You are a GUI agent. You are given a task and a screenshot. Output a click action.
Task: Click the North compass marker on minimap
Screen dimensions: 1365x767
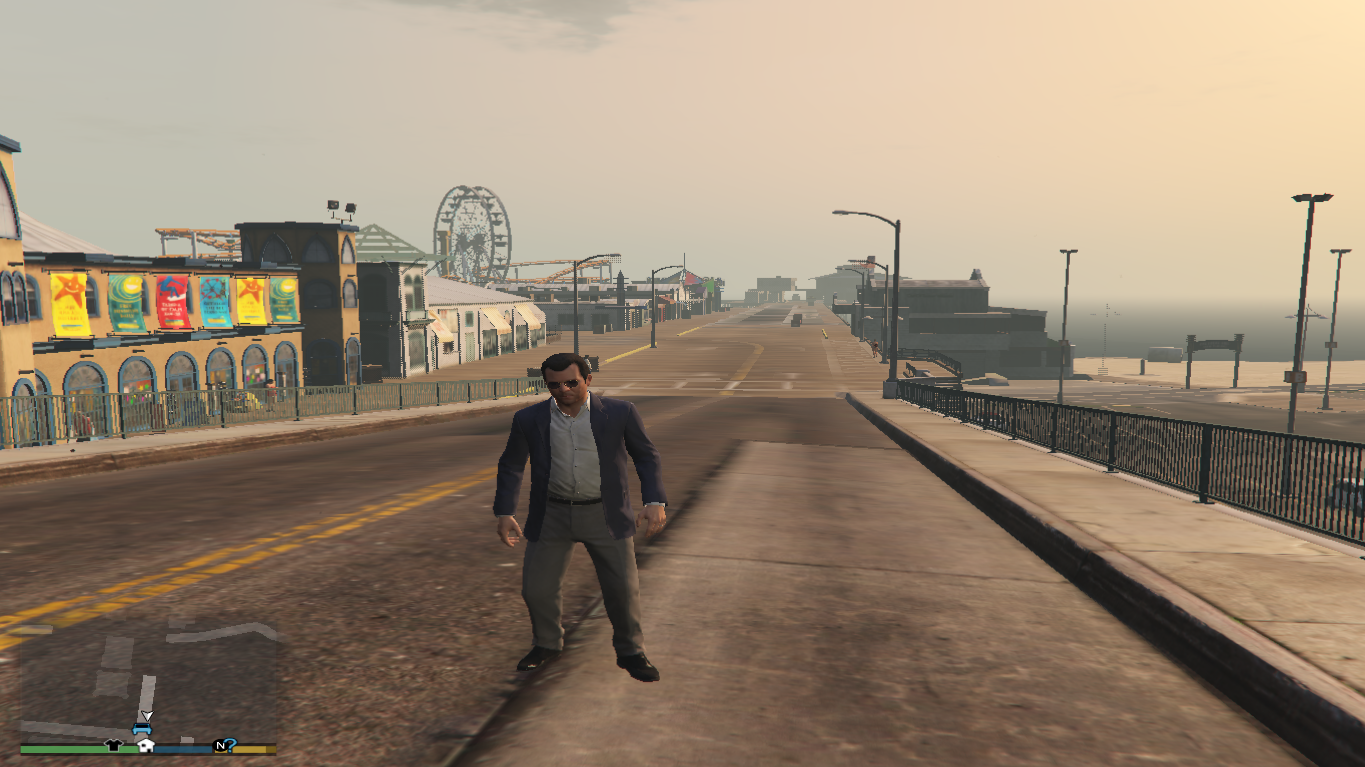pyautogui.click(x=219, y=746)
